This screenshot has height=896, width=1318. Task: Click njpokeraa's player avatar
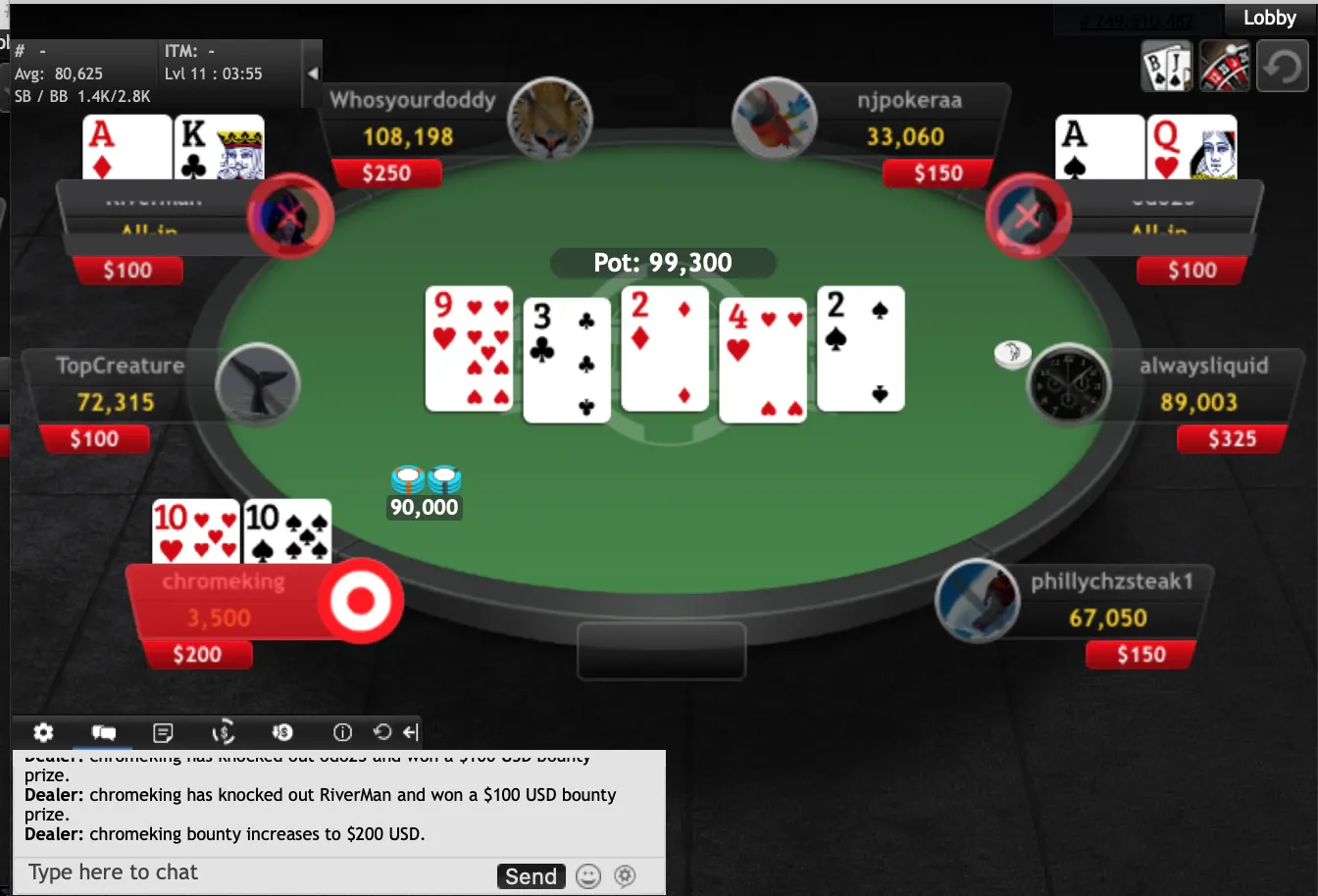tap(775, 120)
